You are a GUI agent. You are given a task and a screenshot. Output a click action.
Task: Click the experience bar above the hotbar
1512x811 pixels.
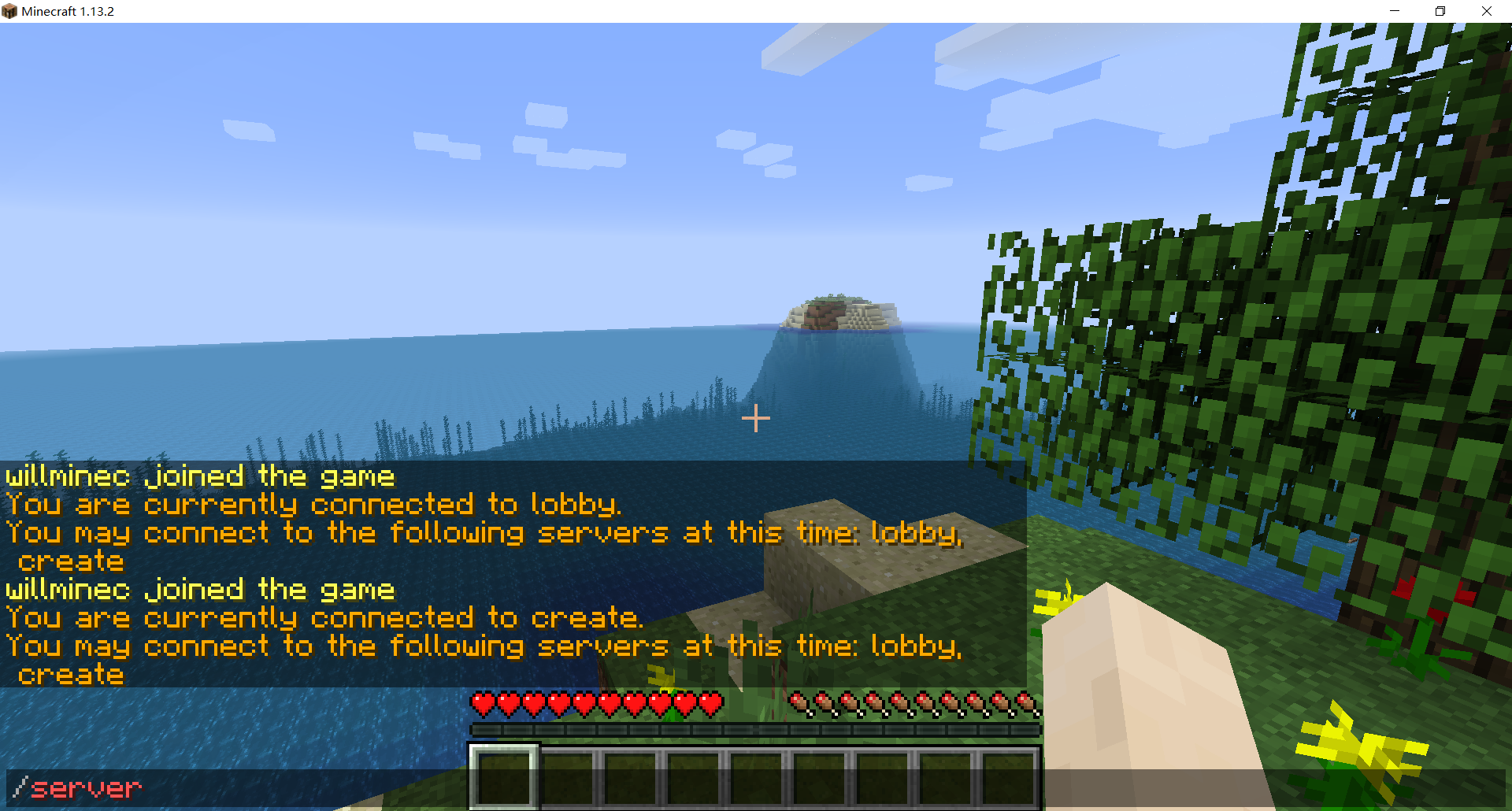point(754,729)
